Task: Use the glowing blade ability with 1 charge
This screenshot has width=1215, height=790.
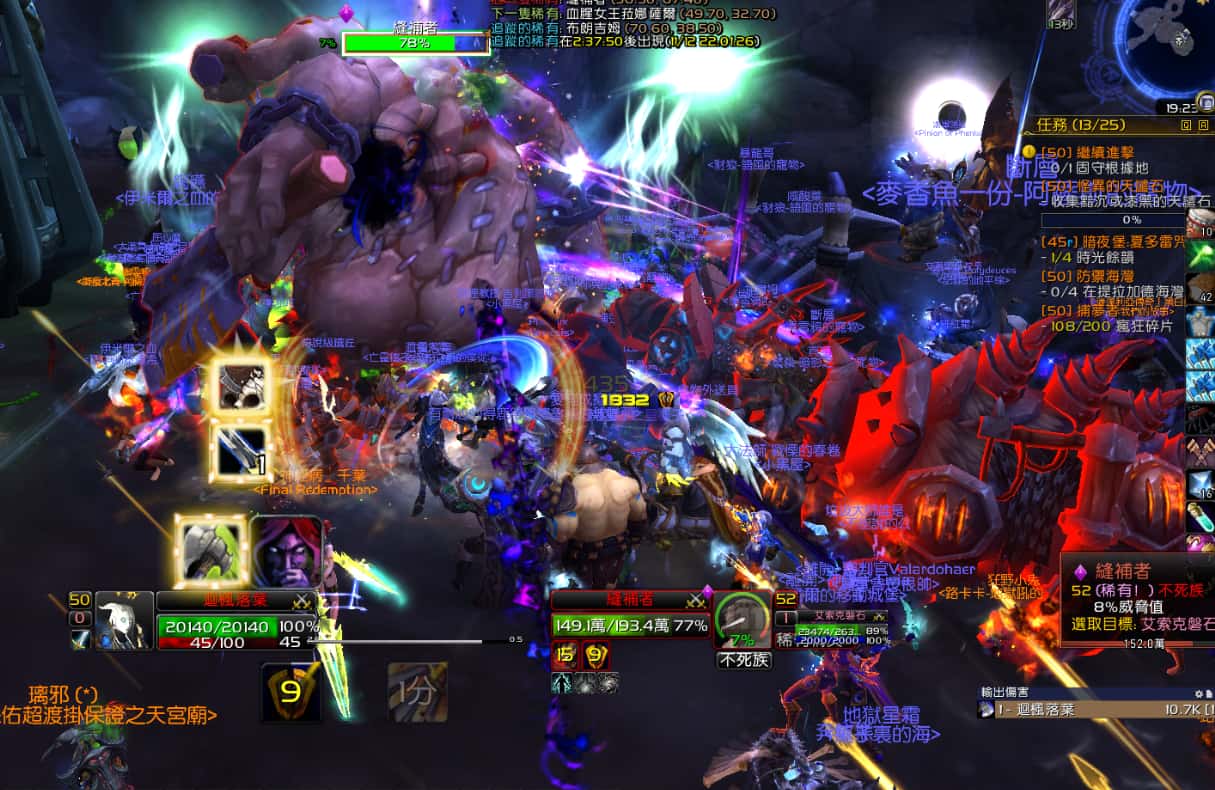Action: click(x=241, y=449)
